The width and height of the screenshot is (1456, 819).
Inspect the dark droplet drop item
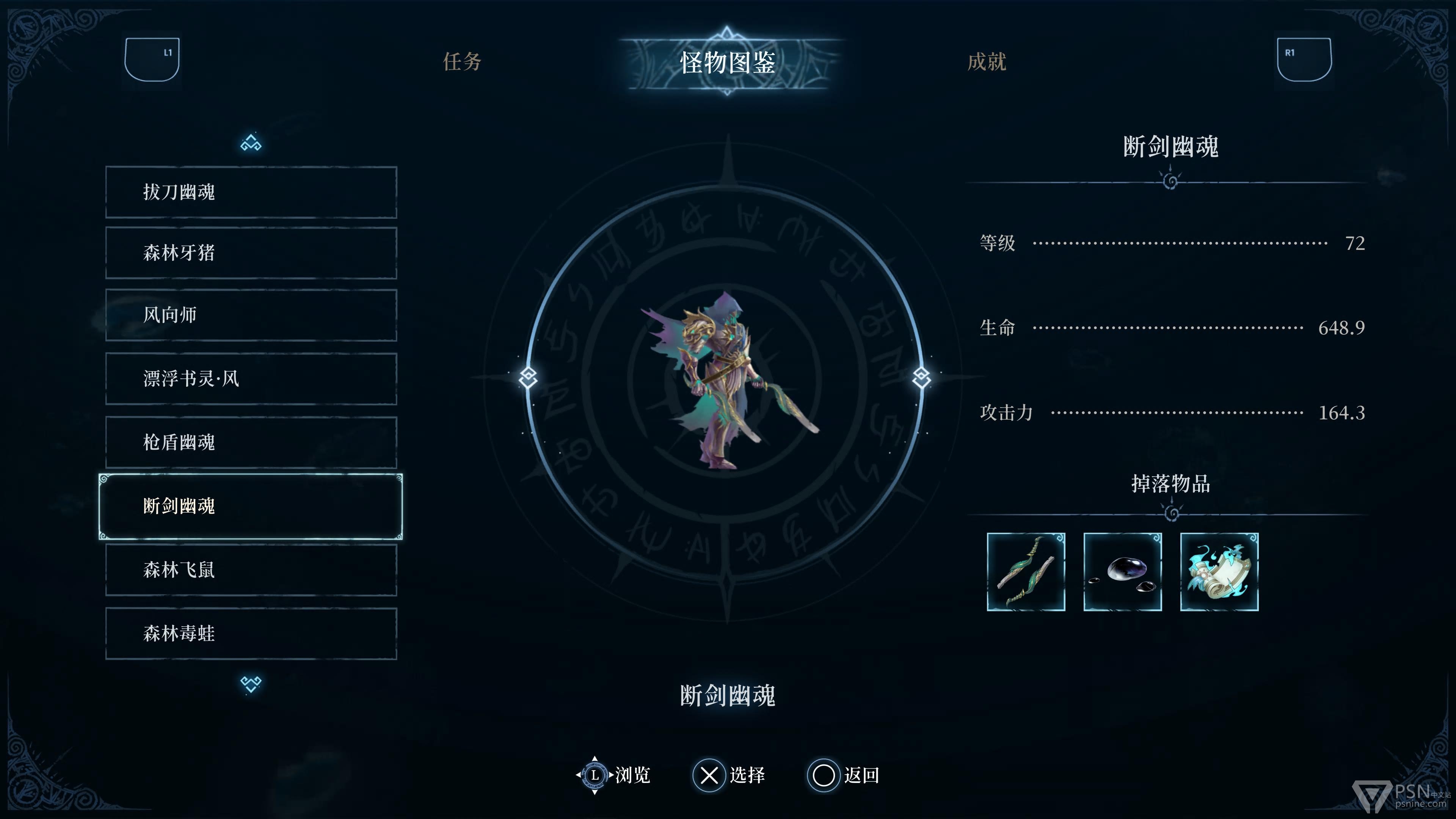(x=1122, y=571)
